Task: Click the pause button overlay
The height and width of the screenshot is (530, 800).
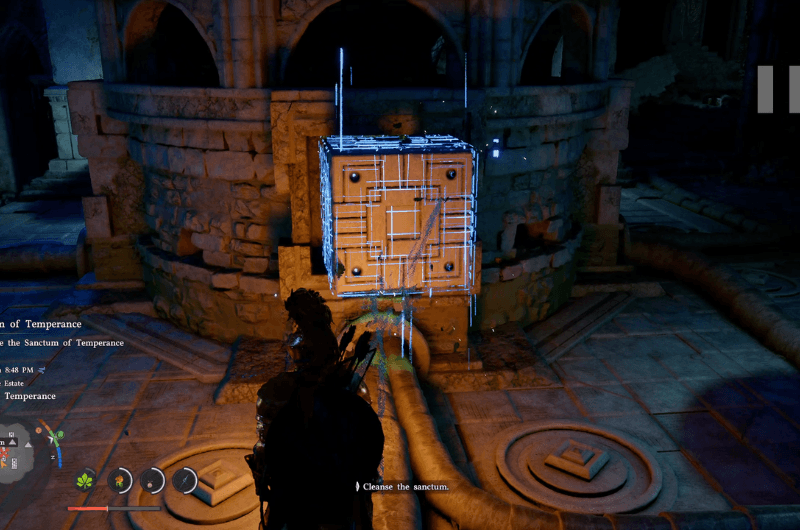Action: click(779, 89)
